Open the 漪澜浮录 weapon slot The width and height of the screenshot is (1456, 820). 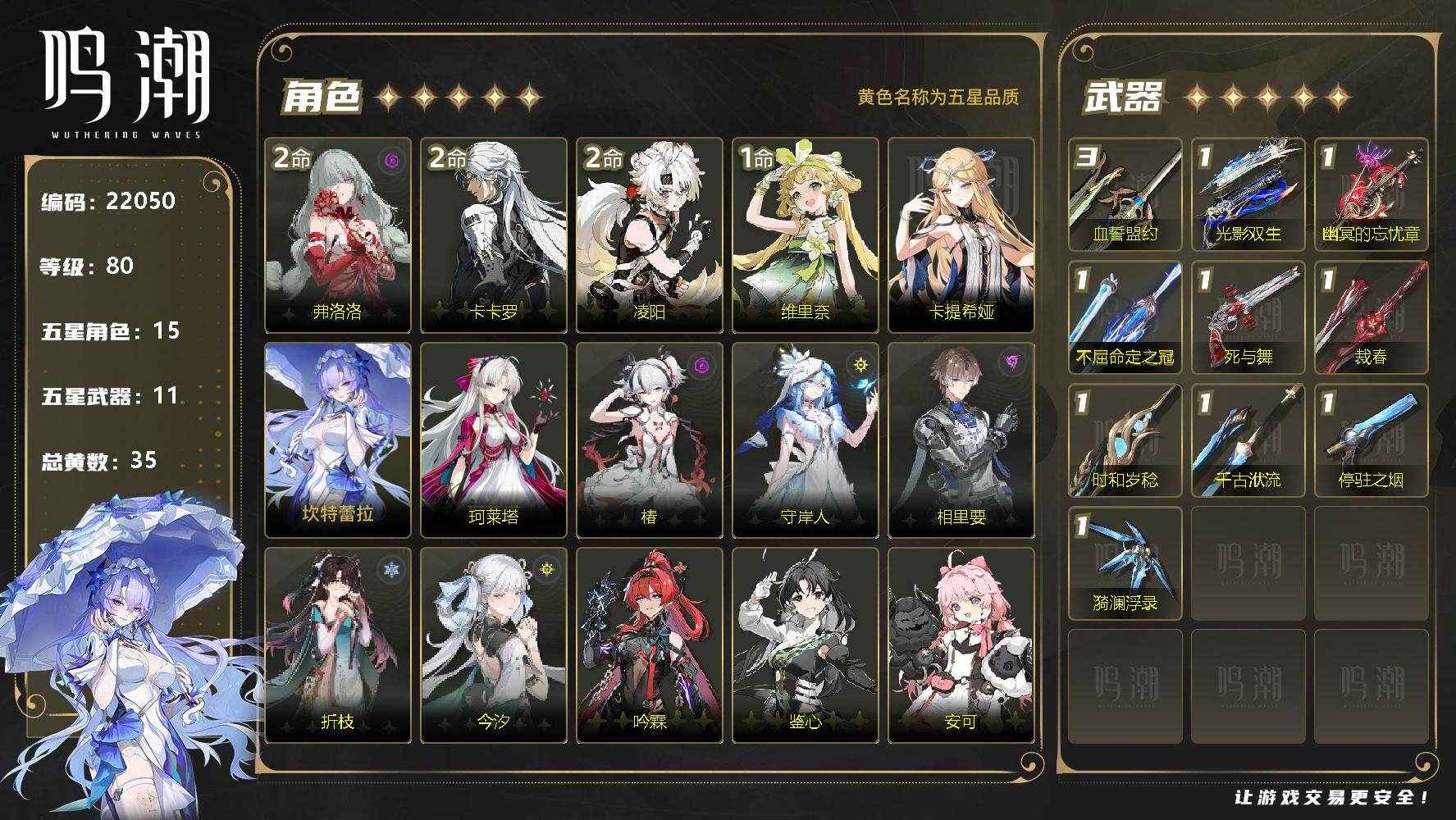[1125, 563]
